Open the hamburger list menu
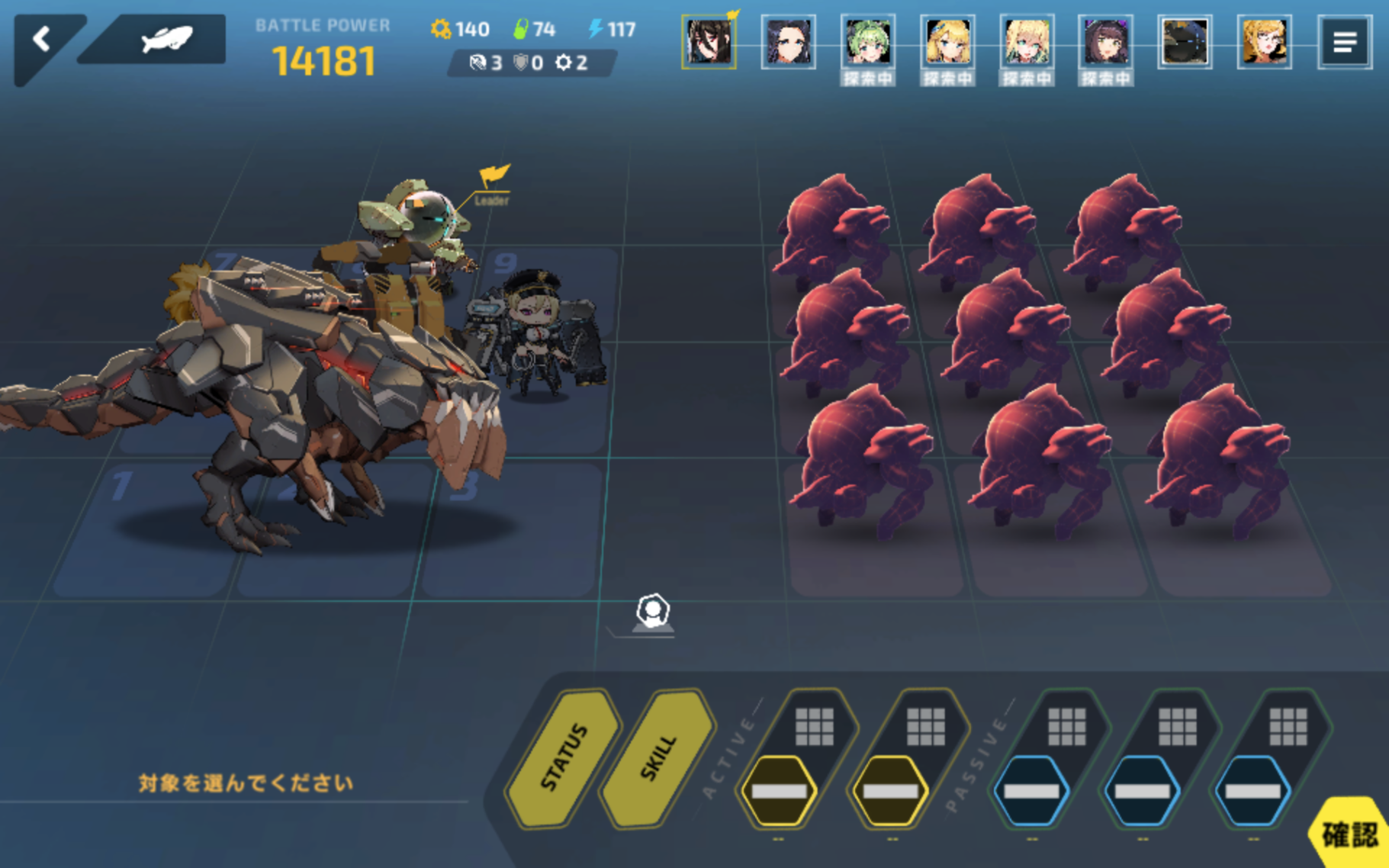The height and width of the screenshot is (868, 1389). click(x=1344, y=42)
